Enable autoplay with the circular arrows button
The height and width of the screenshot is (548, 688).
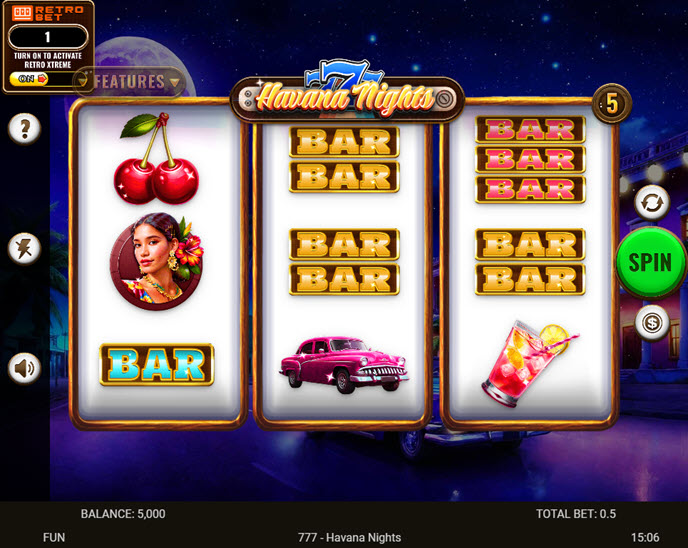tap(651, 202)
